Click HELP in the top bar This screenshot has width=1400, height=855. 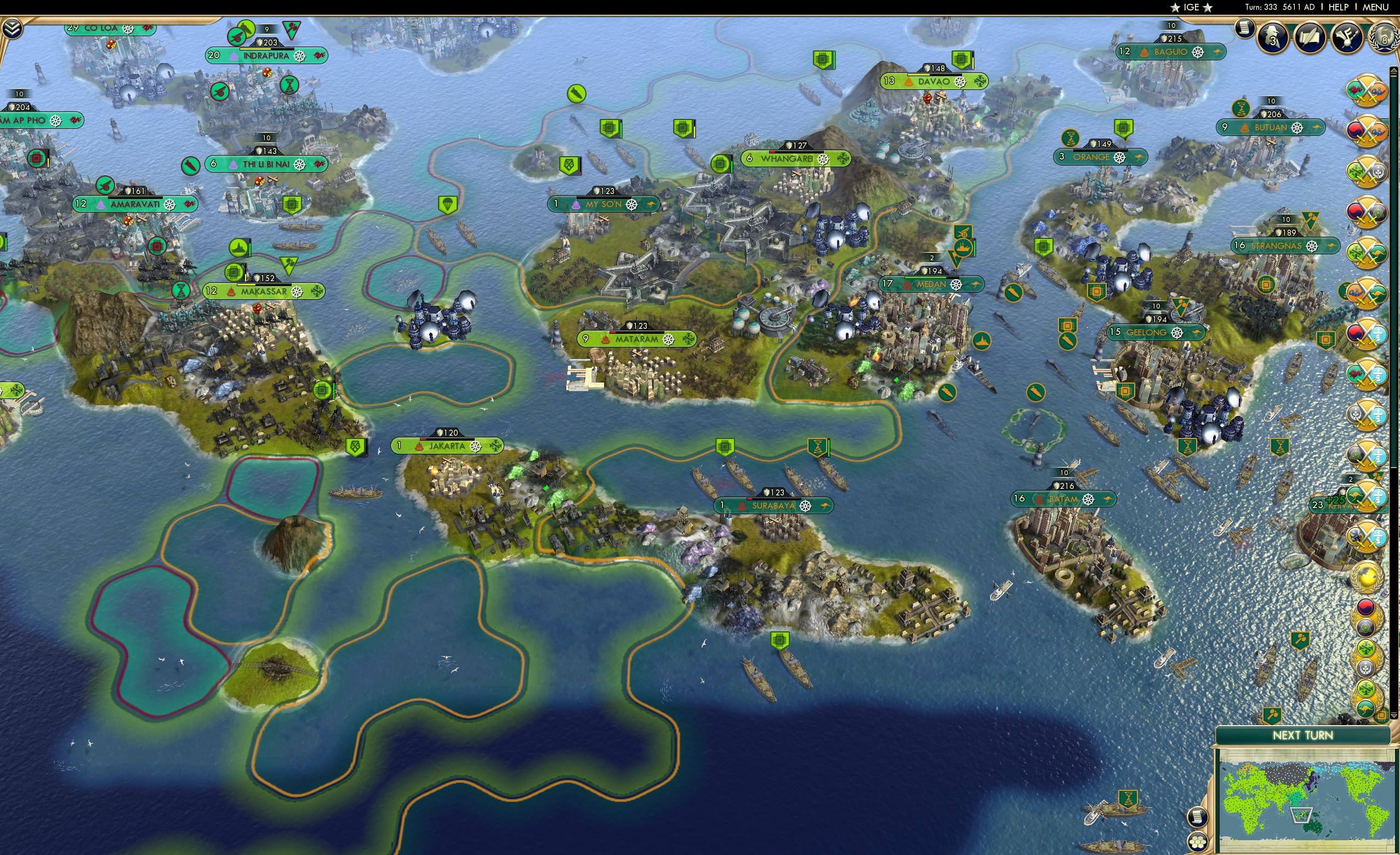pyautogui.click(x=1339, y=7)
